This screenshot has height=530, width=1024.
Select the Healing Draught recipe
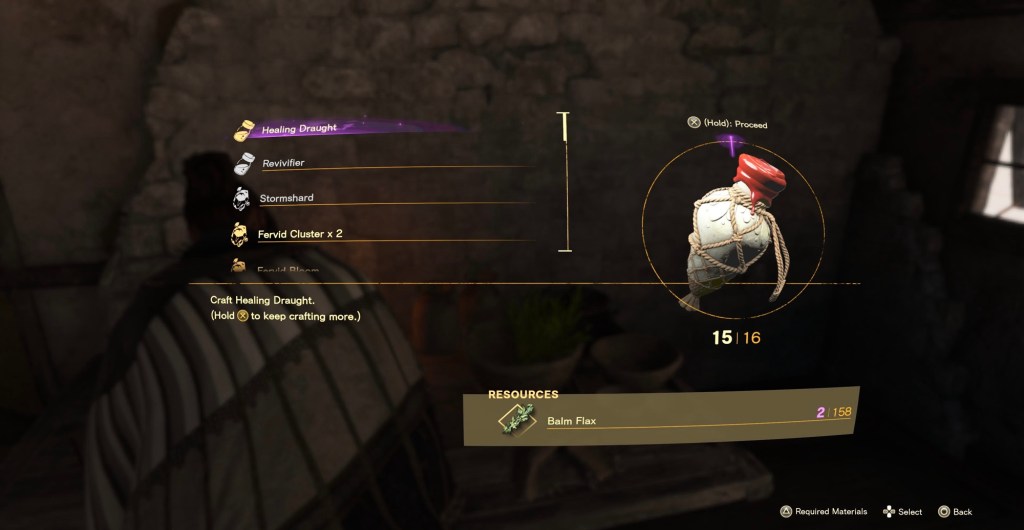[x=299, y=129]
